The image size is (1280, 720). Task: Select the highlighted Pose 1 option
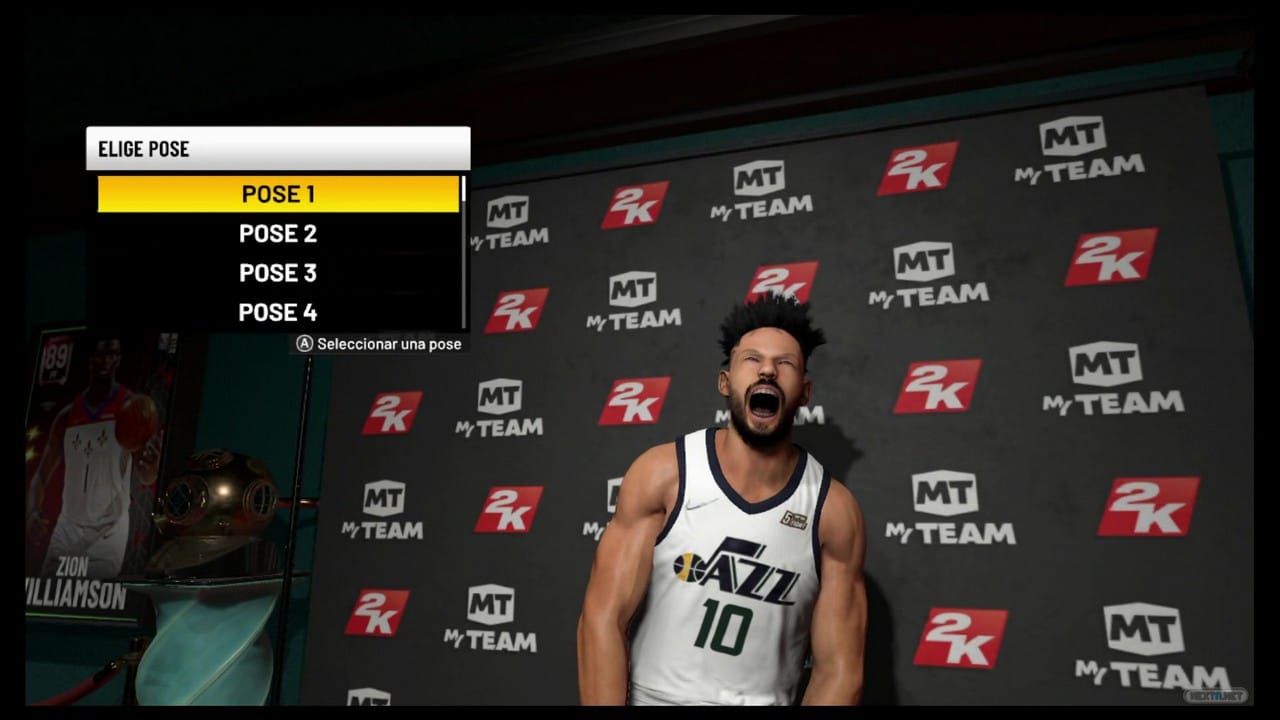(x=278, y=194)
